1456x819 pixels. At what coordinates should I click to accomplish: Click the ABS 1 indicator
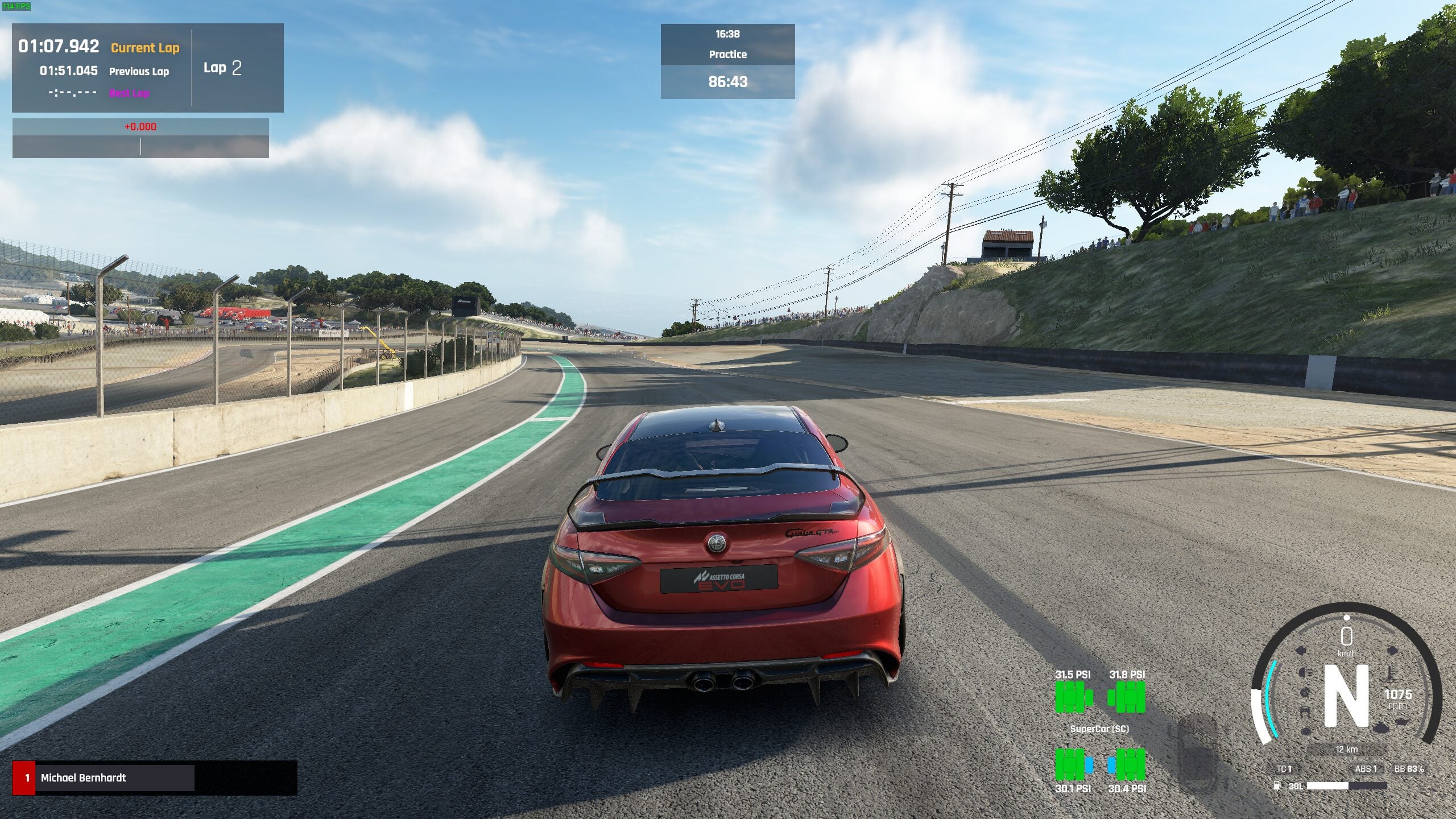(x=1366, y=769)
